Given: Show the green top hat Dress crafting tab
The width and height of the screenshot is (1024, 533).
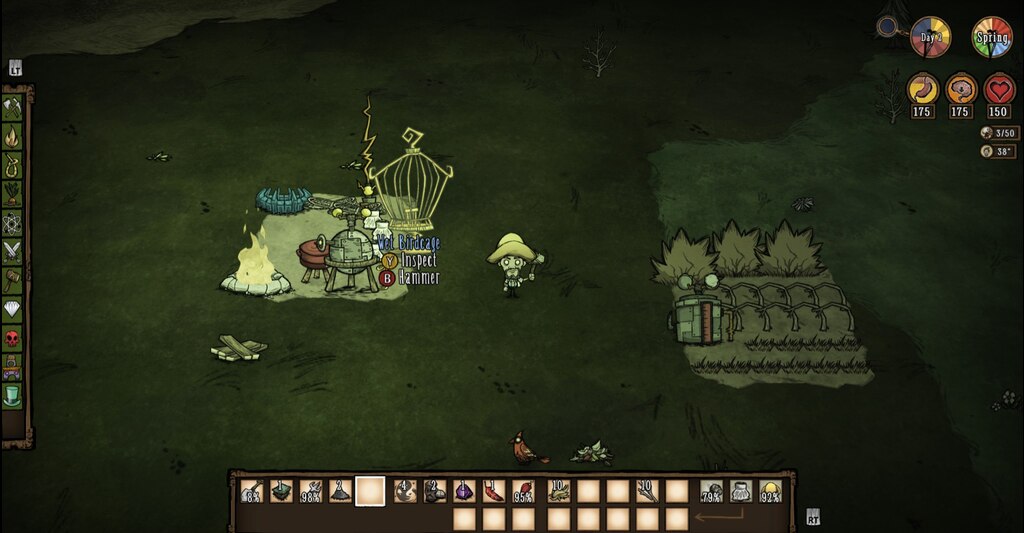Looking at the screenshot, I should coord(14,398).
